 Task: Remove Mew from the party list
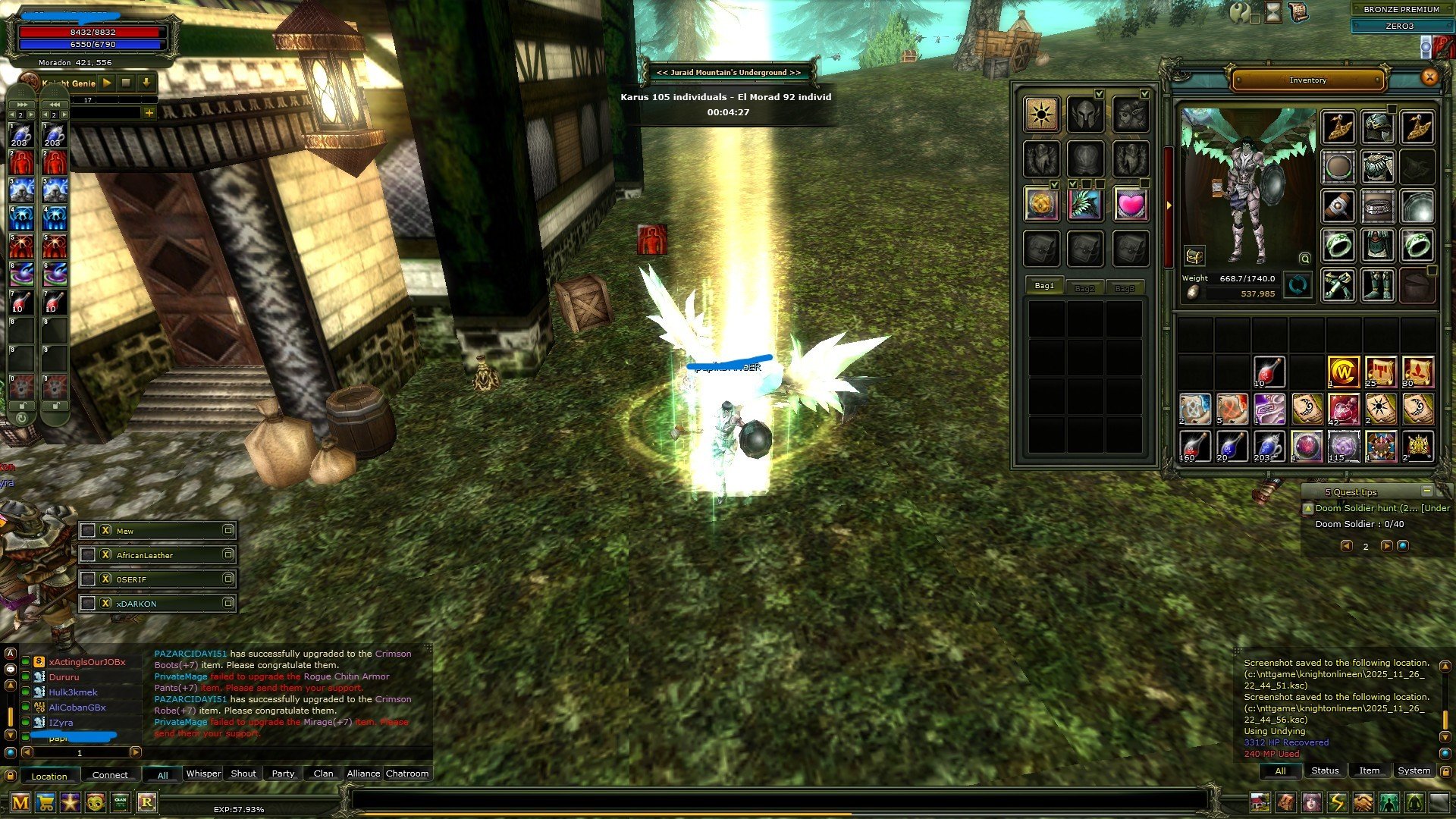(x=105, y=531)
